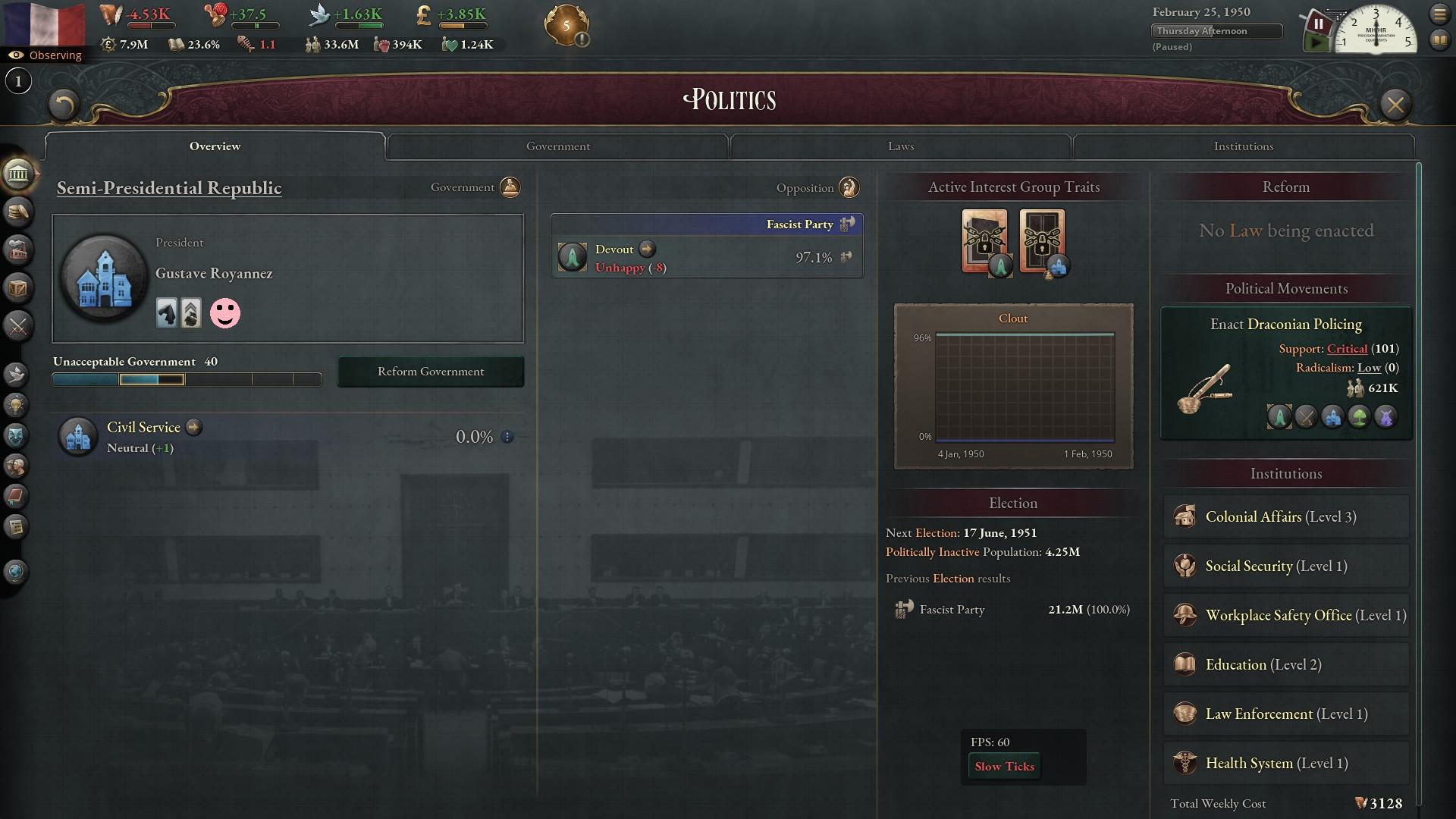Click President Gustave Royannez's portrait

coord(104,278)
